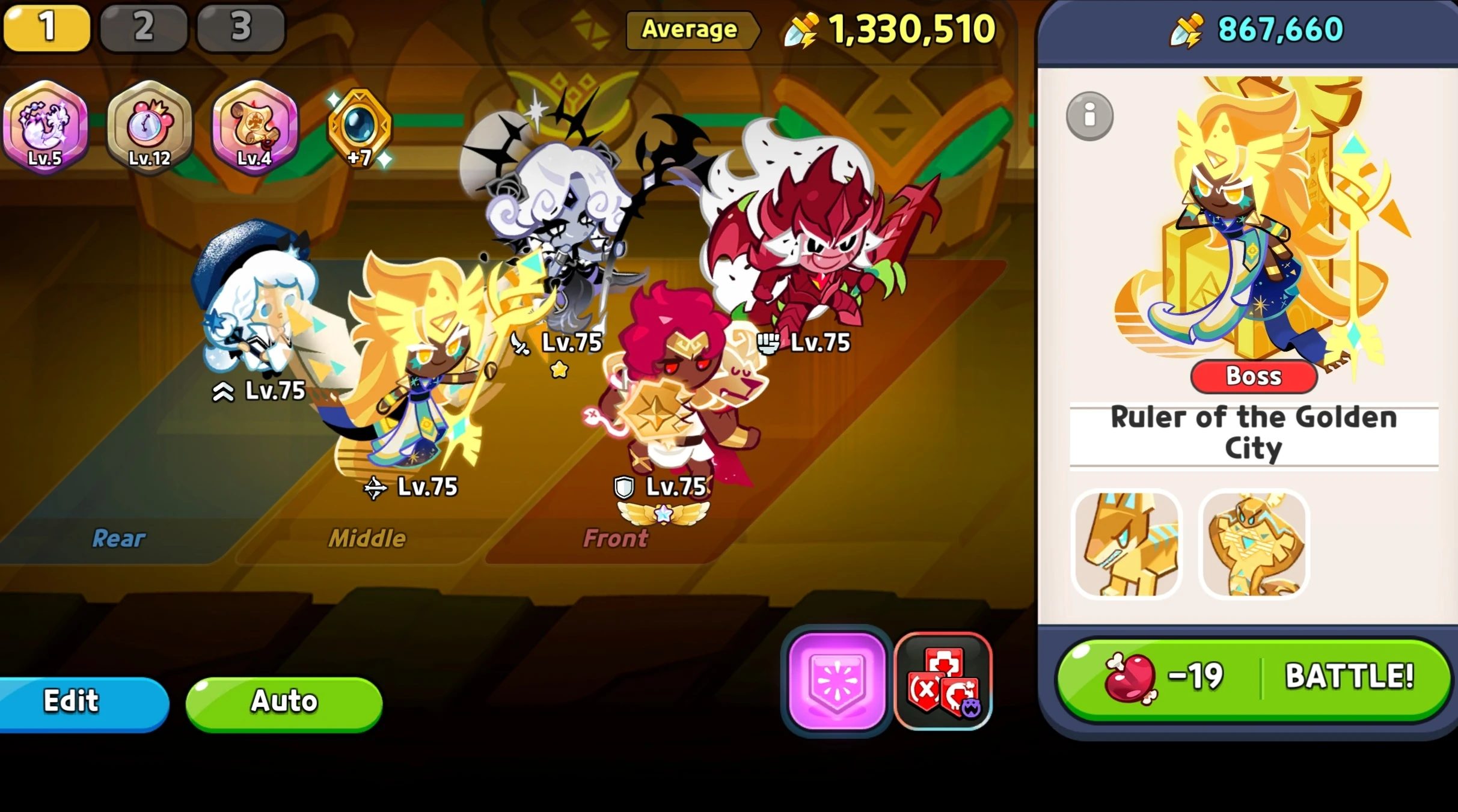View the golden sphinx minion thumbnail
1458x812 pixels.
[x=1127, y=544]
